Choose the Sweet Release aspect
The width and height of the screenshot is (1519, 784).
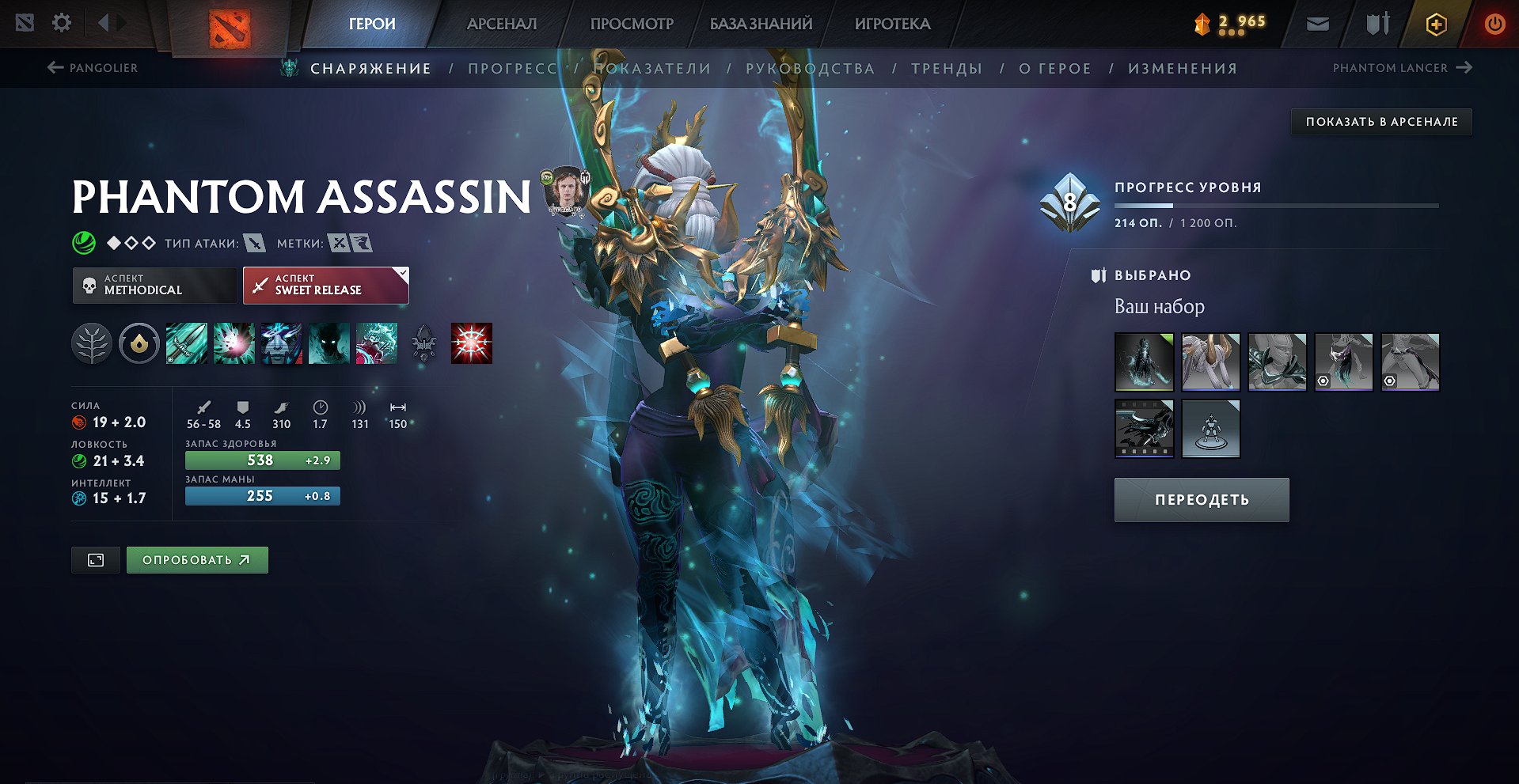coord(325,285)
